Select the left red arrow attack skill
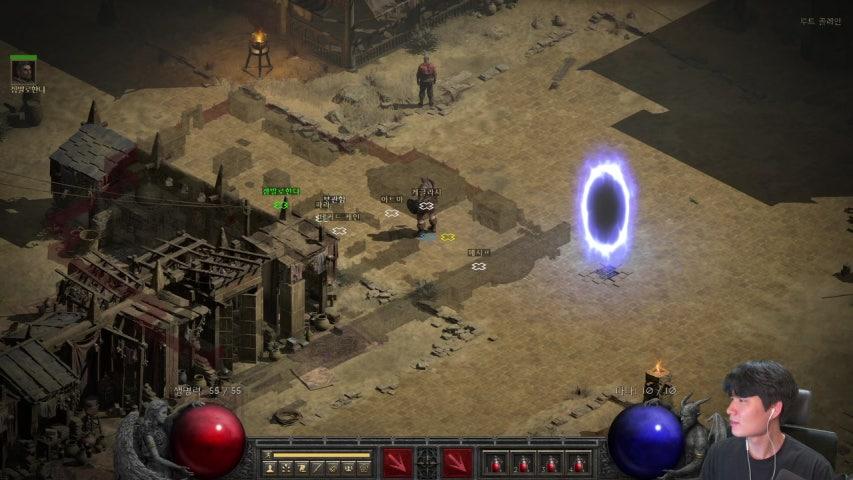853x480 pixels. (397, 462)
